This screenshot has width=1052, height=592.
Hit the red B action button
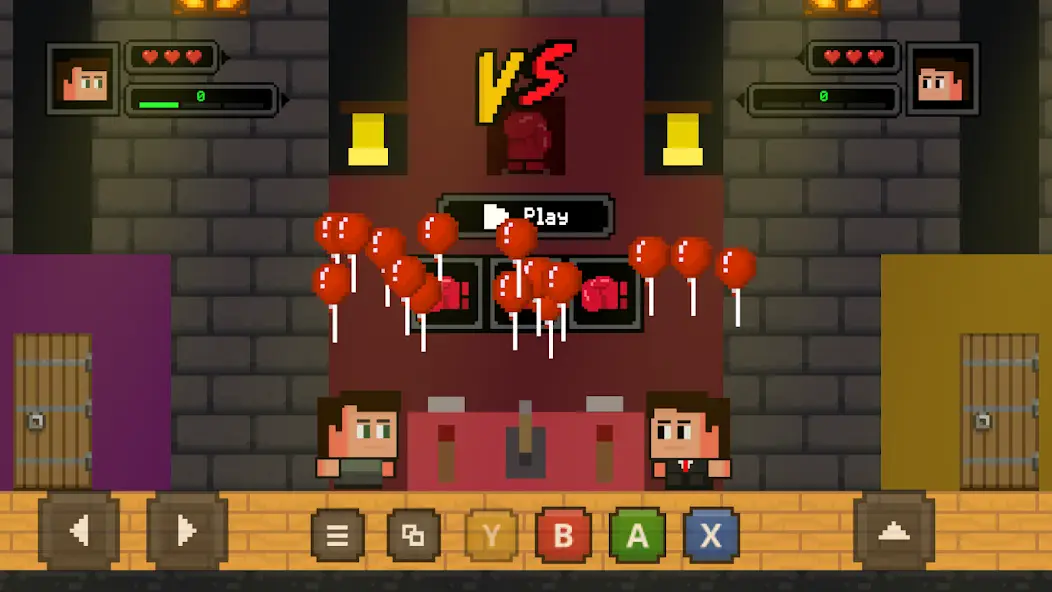click(x=563, y=536)
